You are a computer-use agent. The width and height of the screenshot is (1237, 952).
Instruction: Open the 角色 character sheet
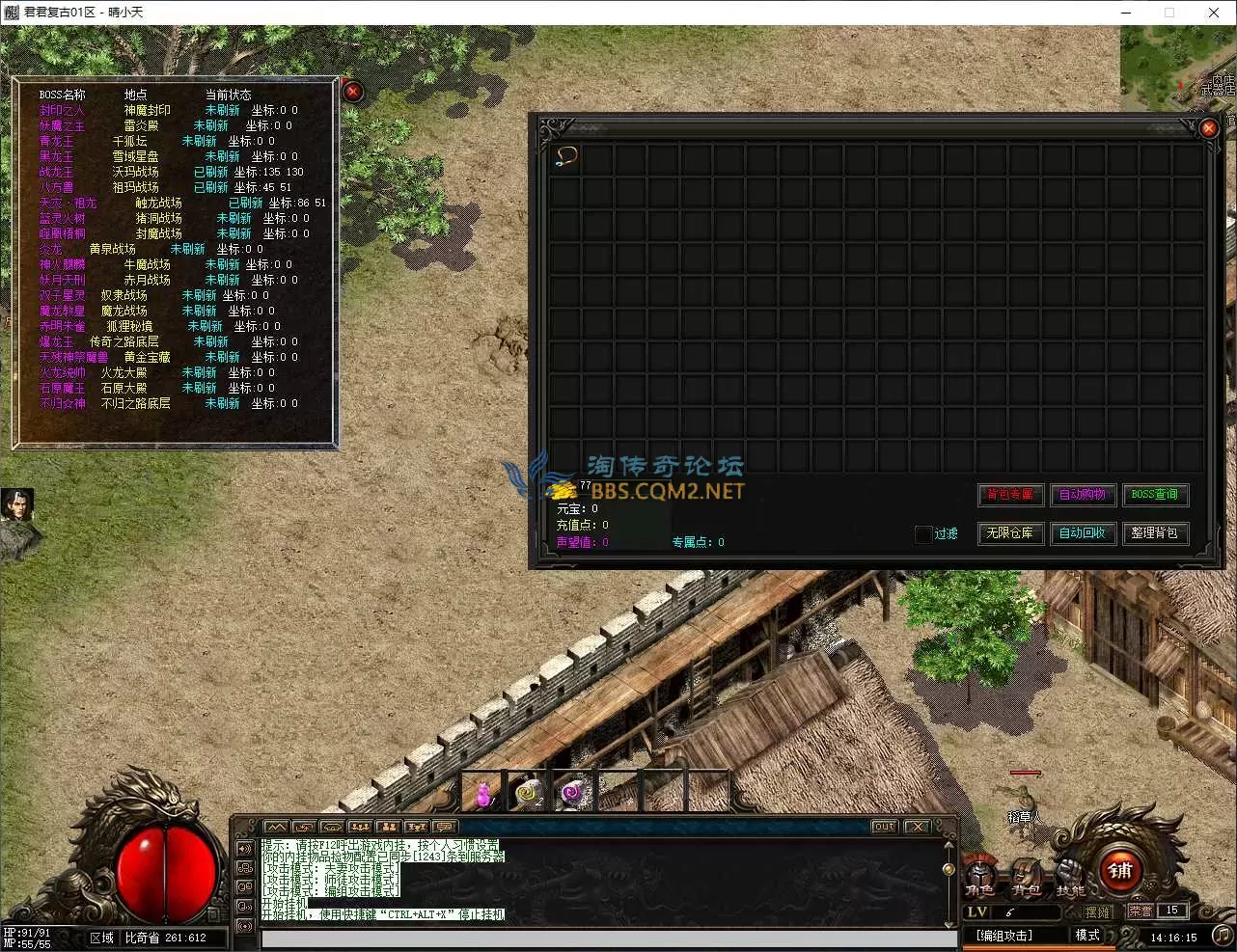pos(980,880)
